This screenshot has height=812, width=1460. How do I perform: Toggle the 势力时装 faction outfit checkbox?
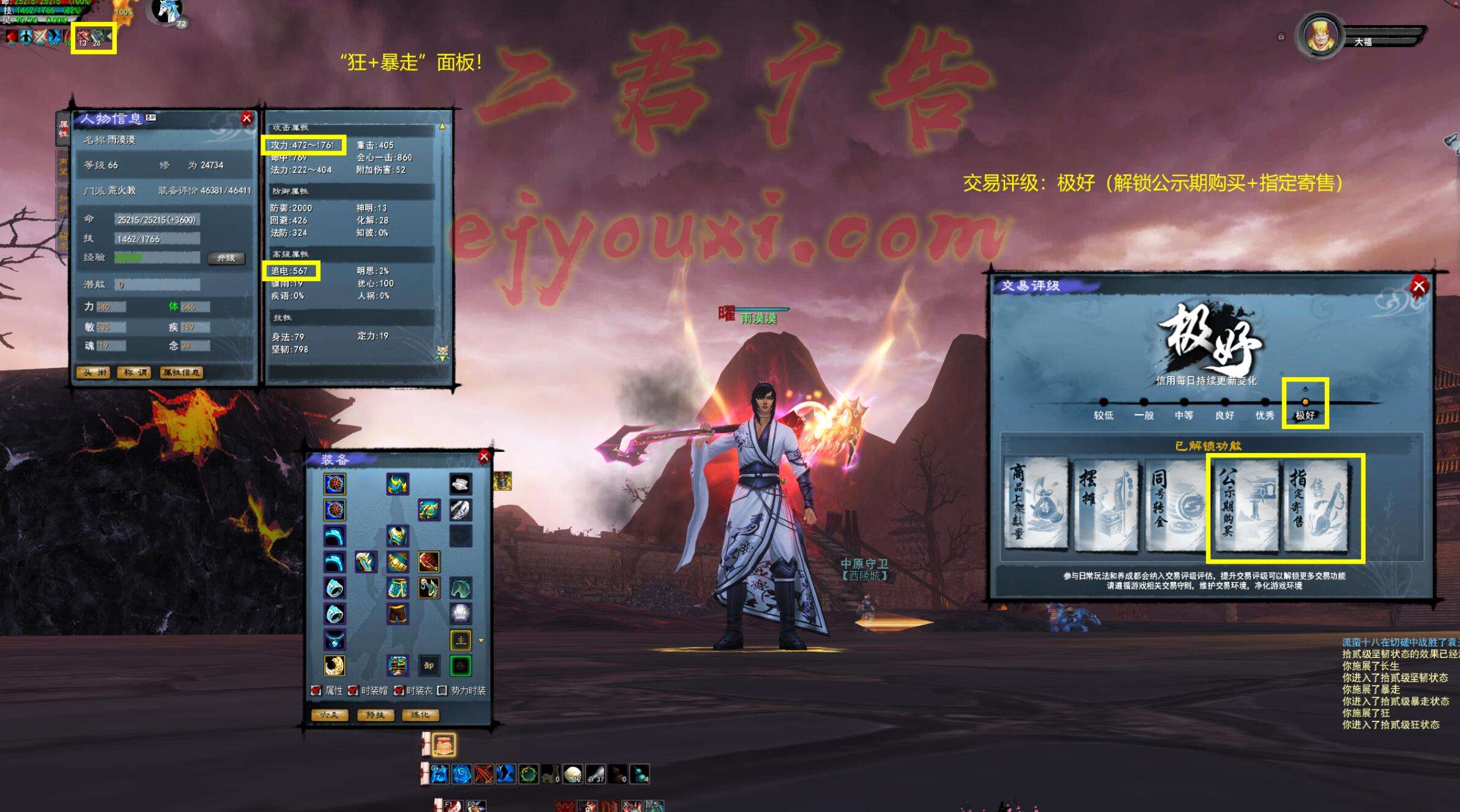point(442,690)
